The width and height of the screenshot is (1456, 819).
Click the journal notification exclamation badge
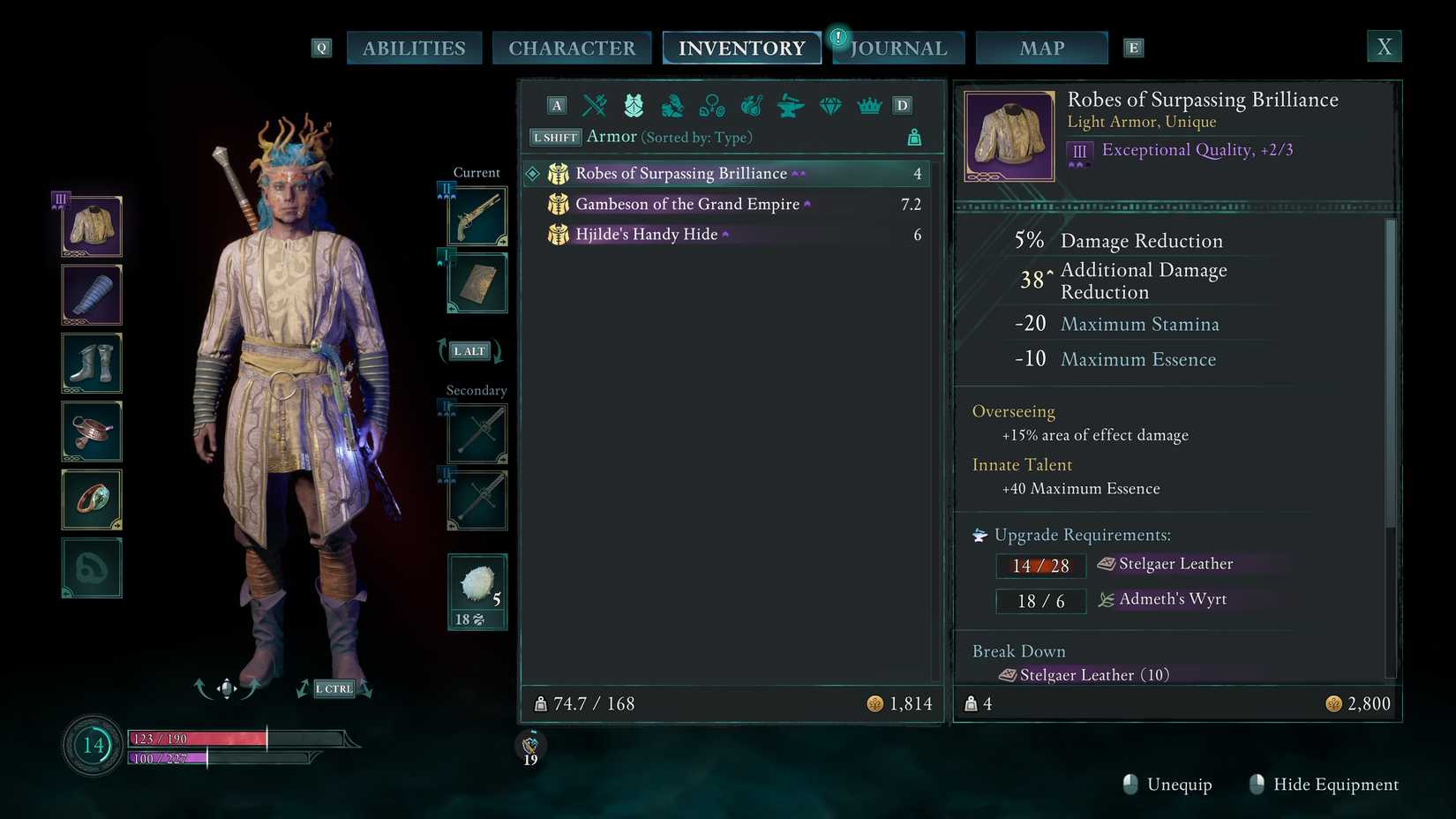(x=837, y=37)
